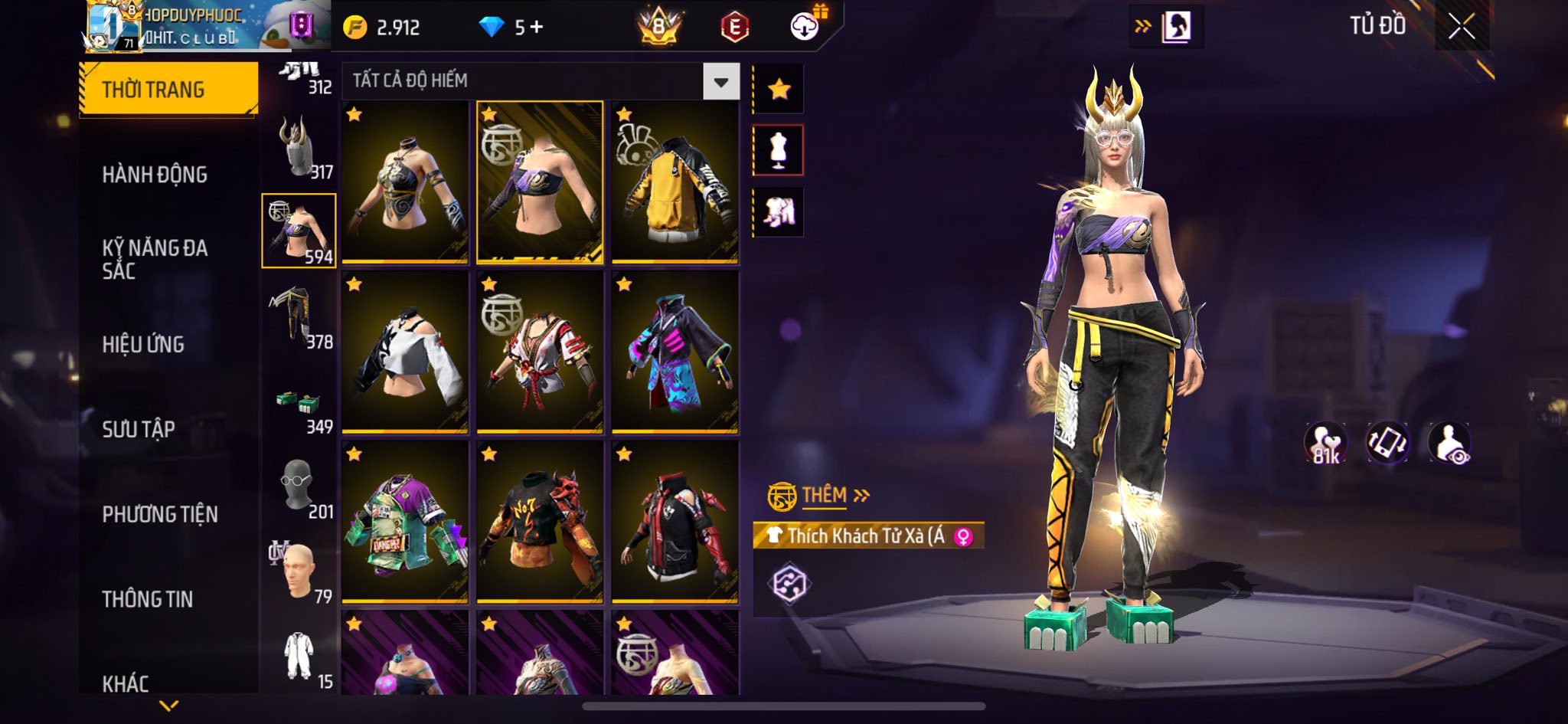The width and height of the screenshot is (1568, 724).
Task: Switch to Kỹ Năng Đa Sắc tab
Action: coord(155,259)
